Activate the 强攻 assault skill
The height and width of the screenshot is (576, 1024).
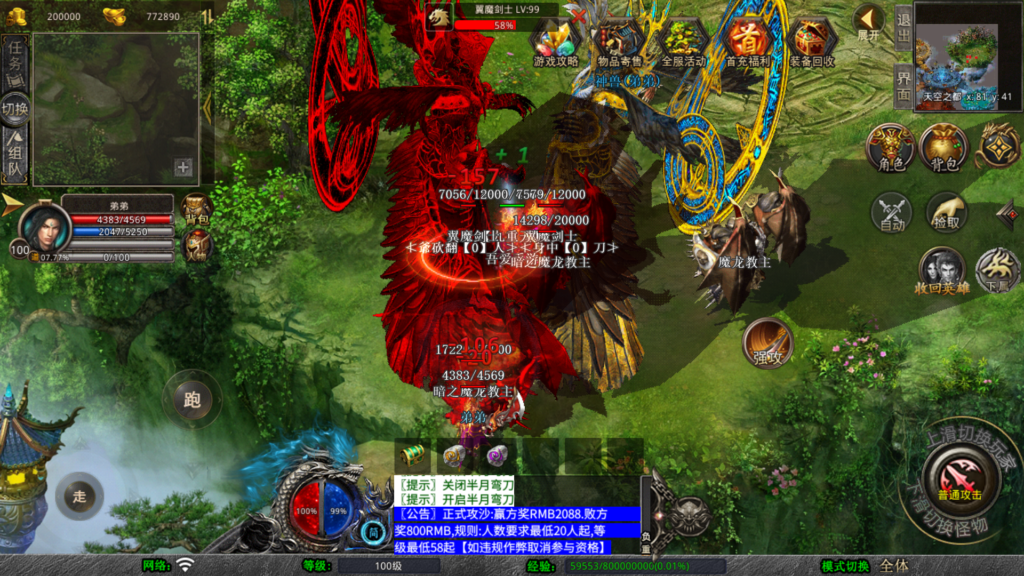coord(768,345)
